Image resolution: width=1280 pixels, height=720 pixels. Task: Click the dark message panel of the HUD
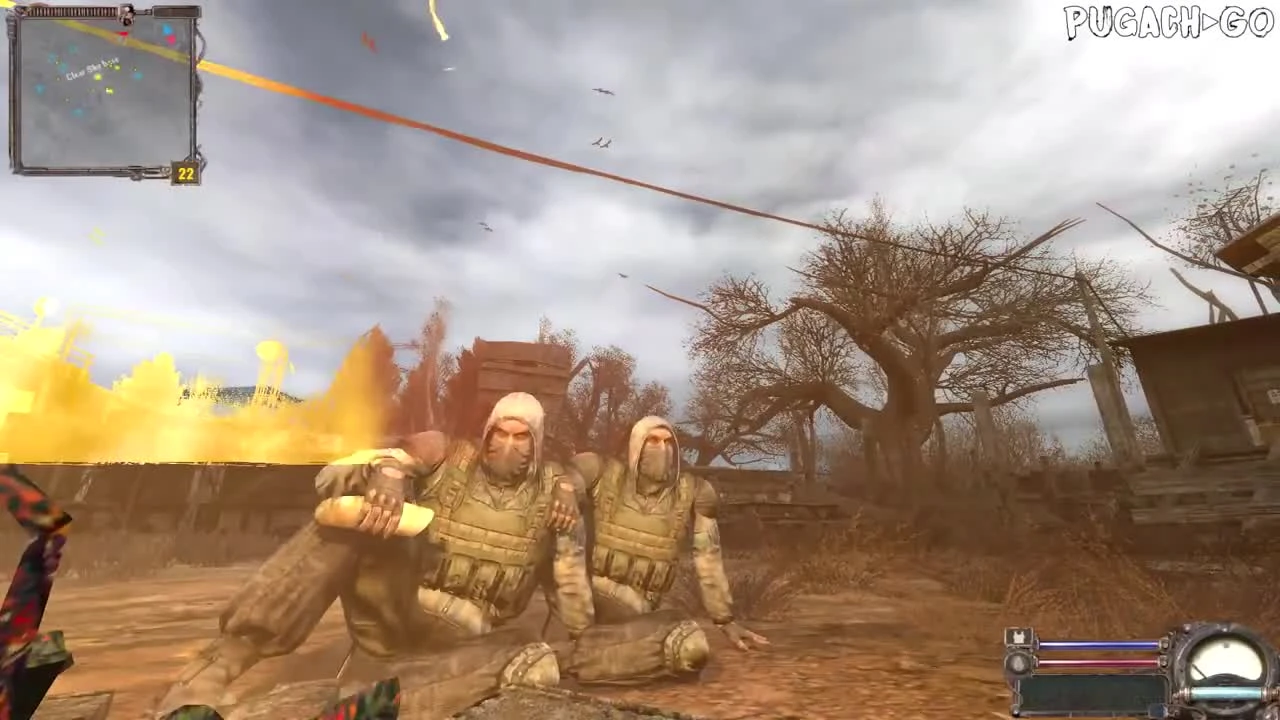[x=1092, y=691]
